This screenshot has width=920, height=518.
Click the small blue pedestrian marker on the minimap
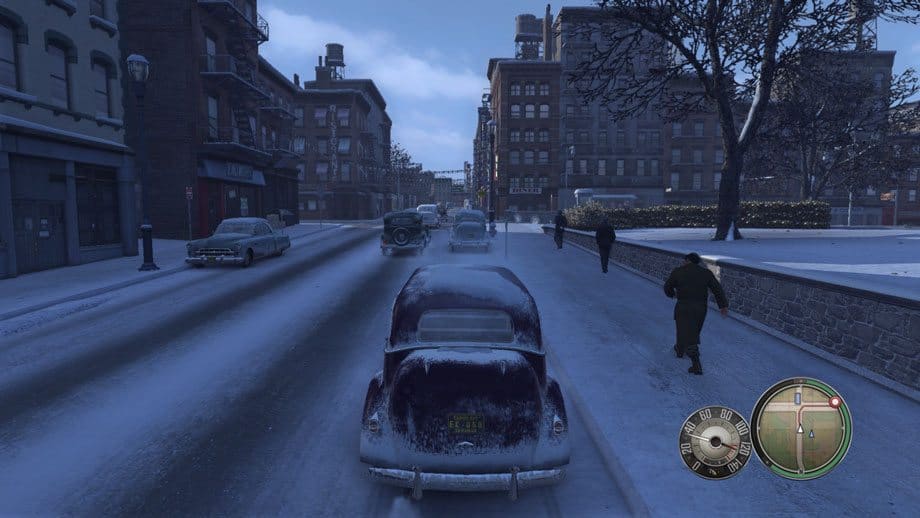812,435
